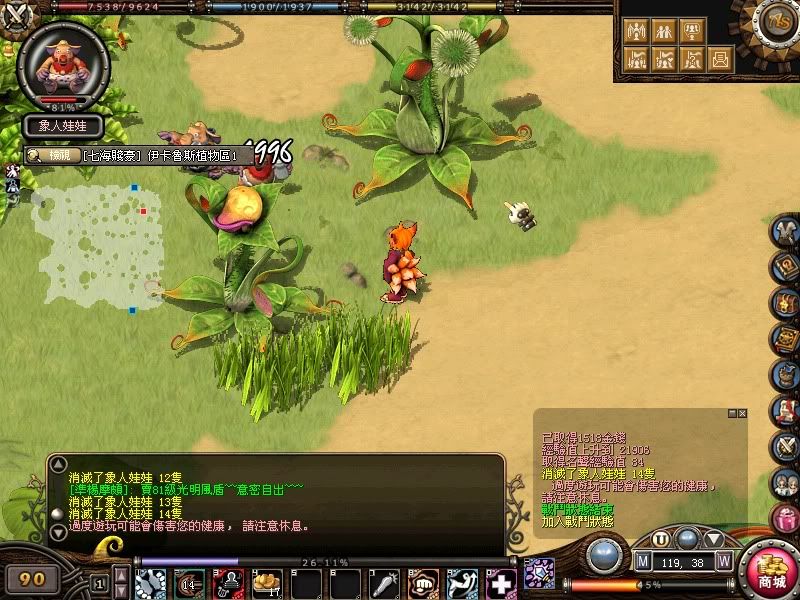The image size is (800, 600).
Task: Toggle the W button beside coordinates
Action: pos(723,561)
